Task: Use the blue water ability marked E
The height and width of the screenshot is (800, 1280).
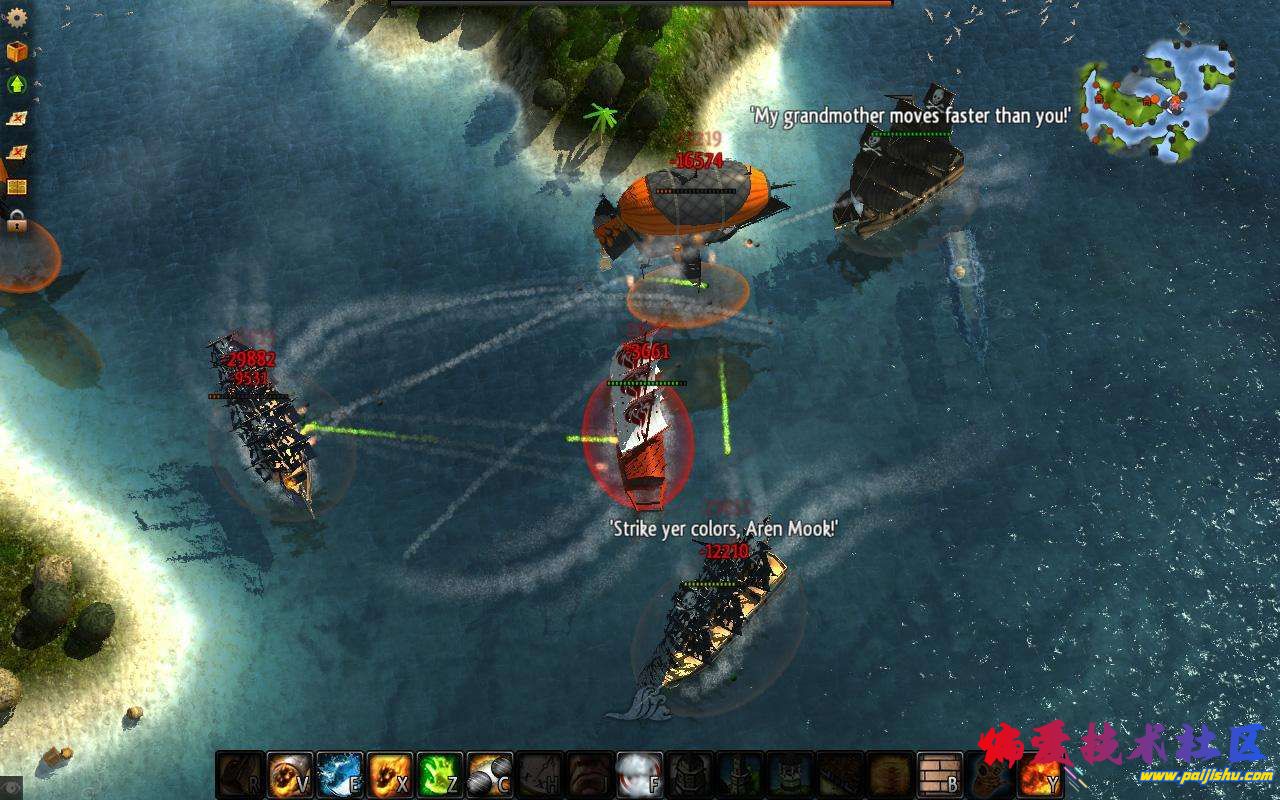Action: [x=339, y=775]
